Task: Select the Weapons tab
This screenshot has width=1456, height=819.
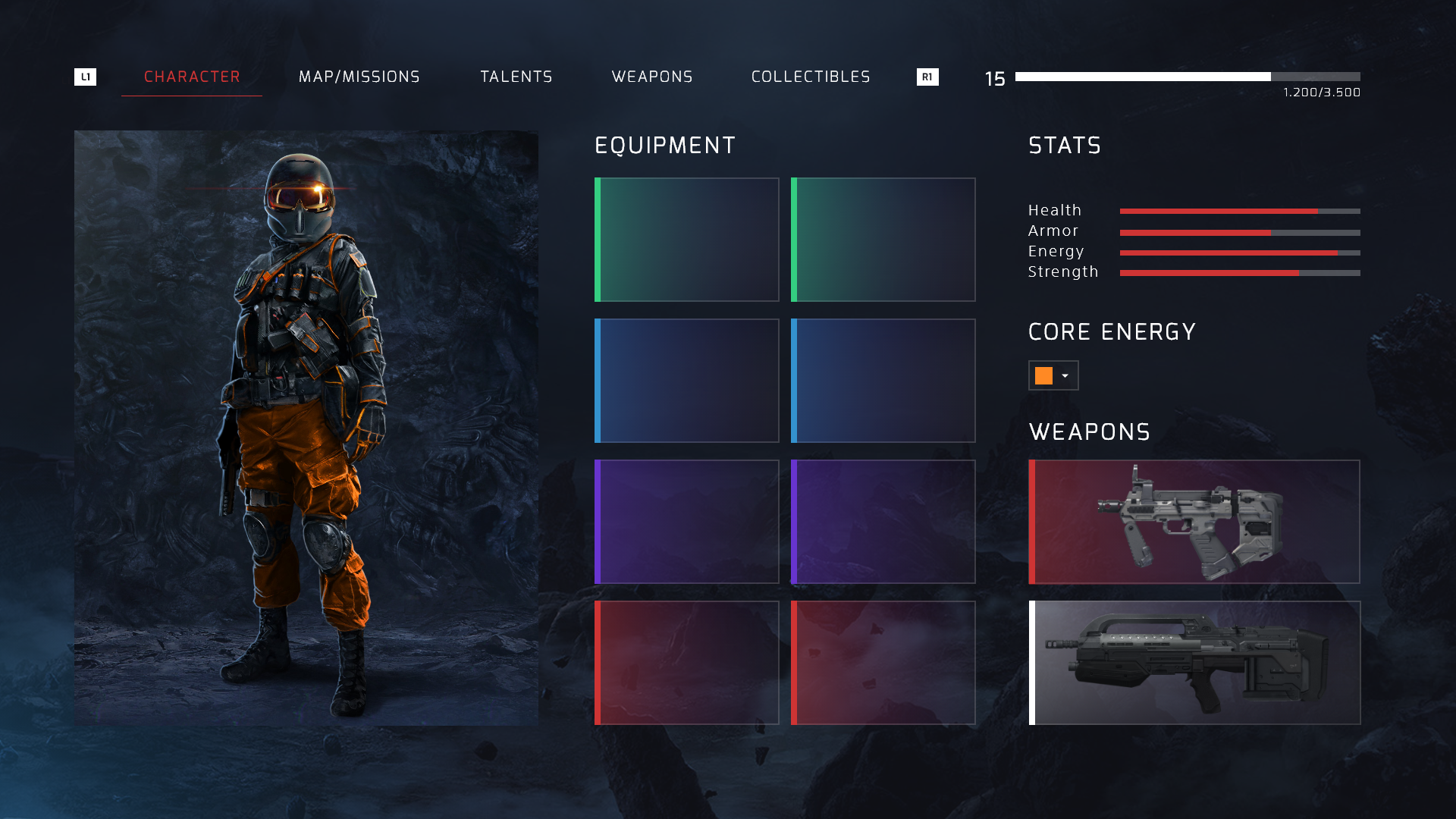Action: (652, 77)
